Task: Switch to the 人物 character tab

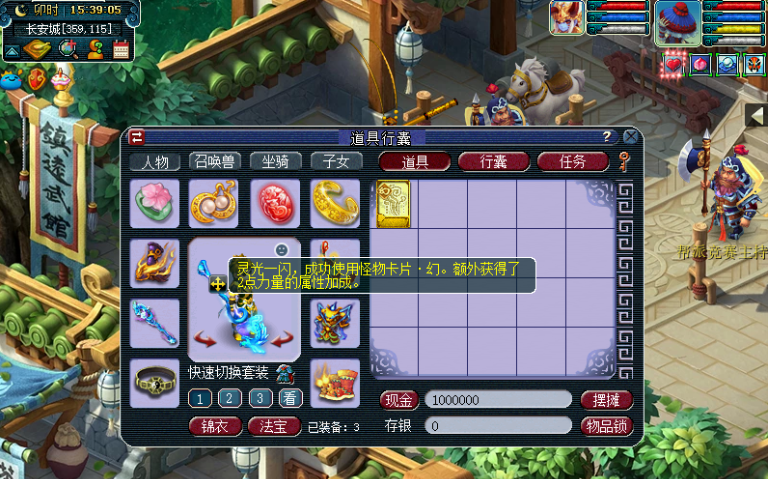Action: pos(155,162)
